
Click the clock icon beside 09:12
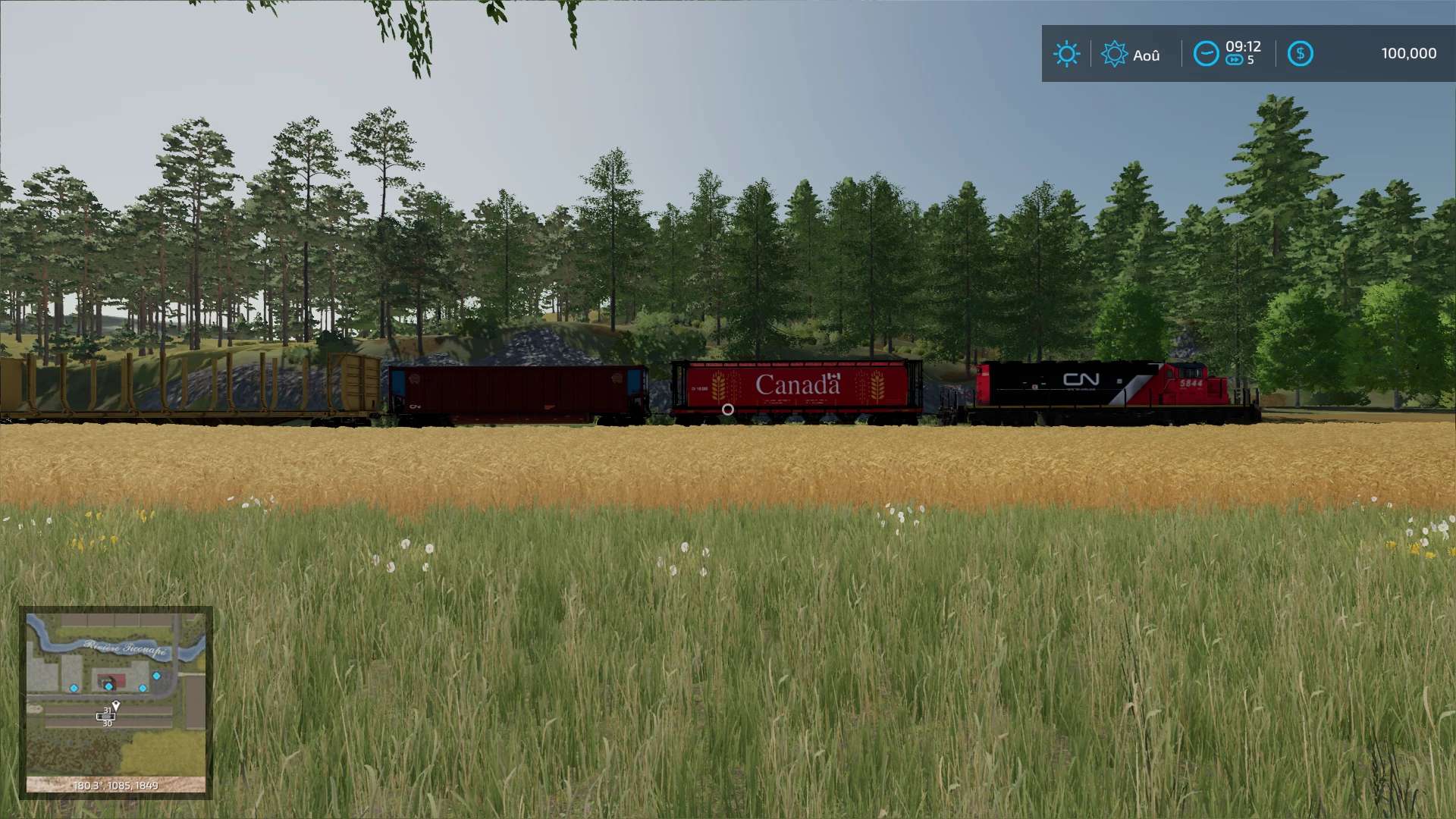(1206, 54)
